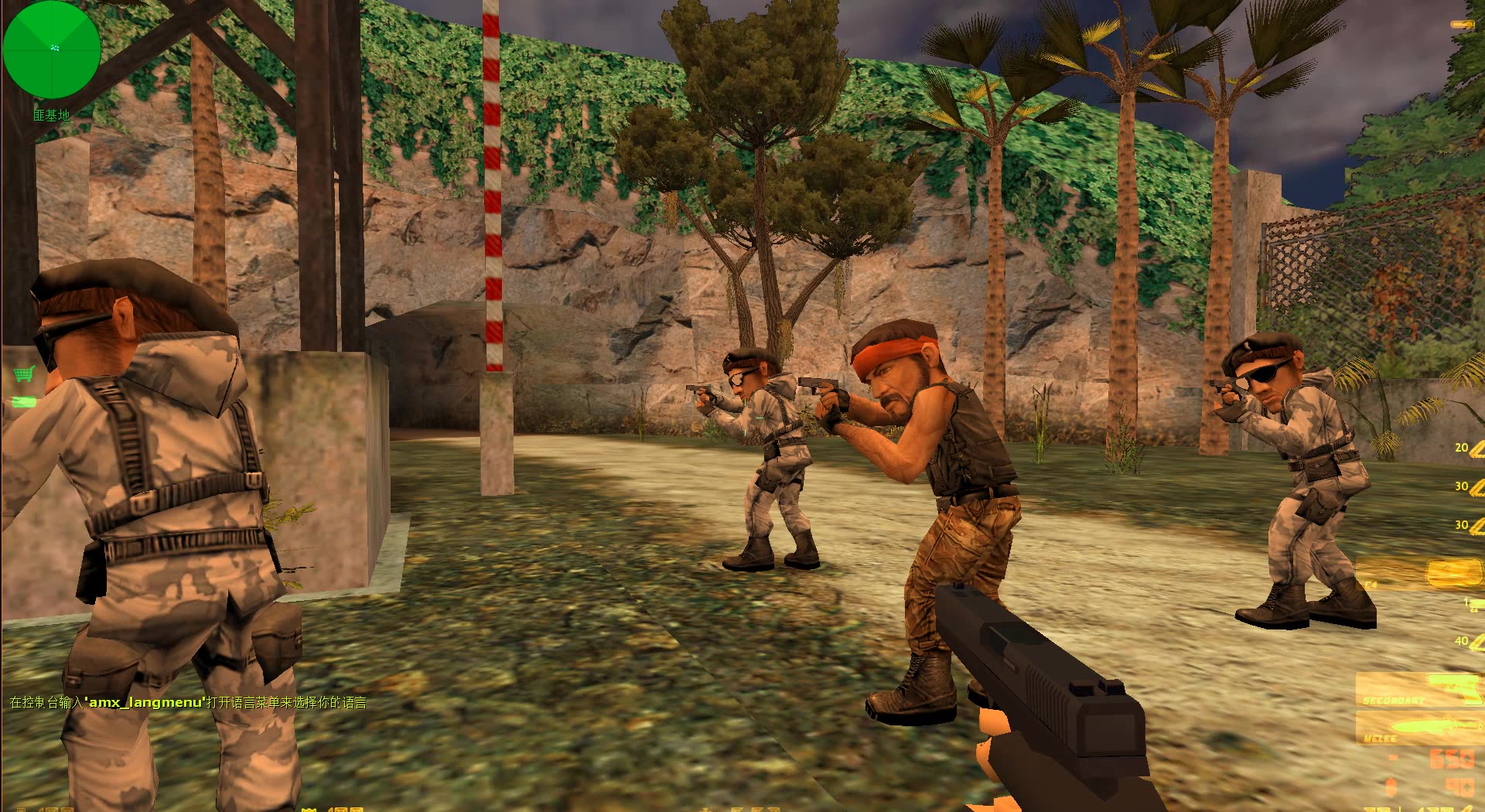Switch to the Secondary pistol slot
The image size is (1485, 812).
(x=1418, y=690)
